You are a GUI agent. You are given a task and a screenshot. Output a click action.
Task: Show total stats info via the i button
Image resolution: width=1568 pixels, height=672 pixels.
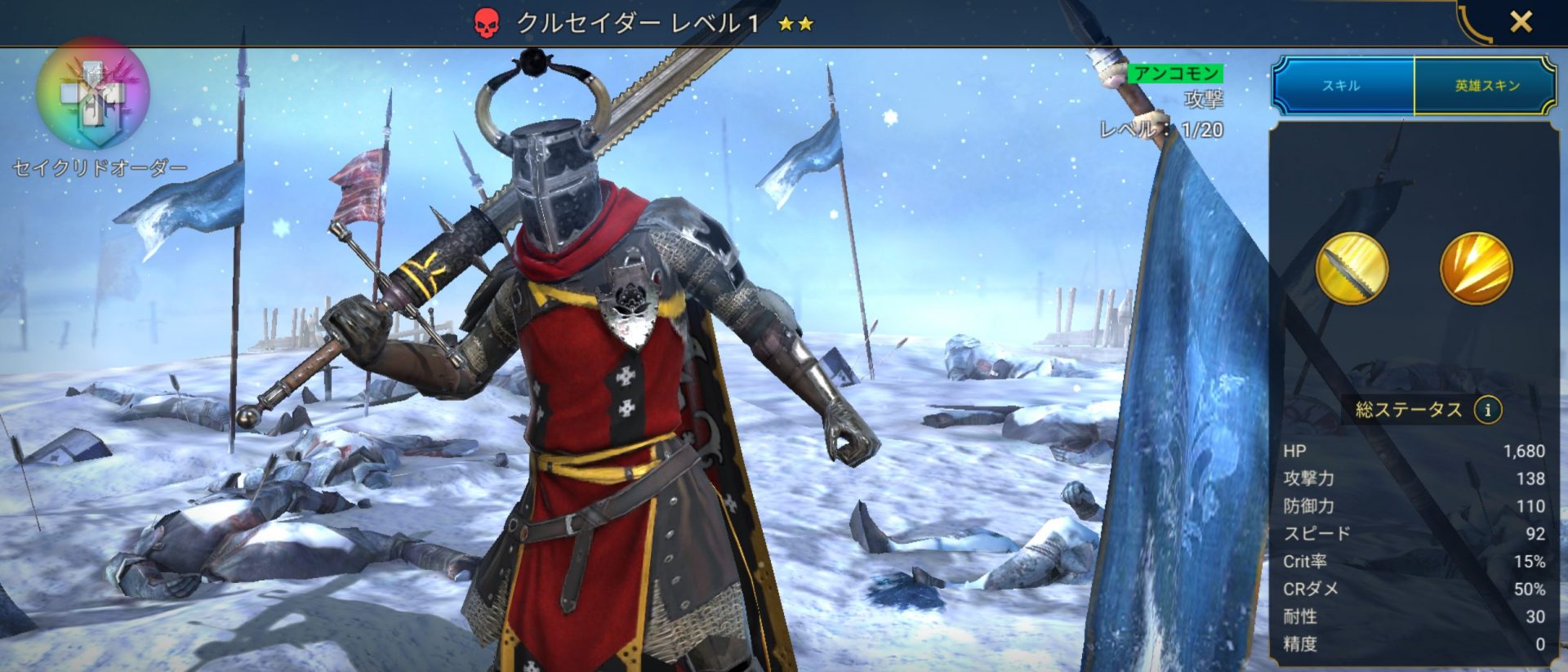[1487, 410]
